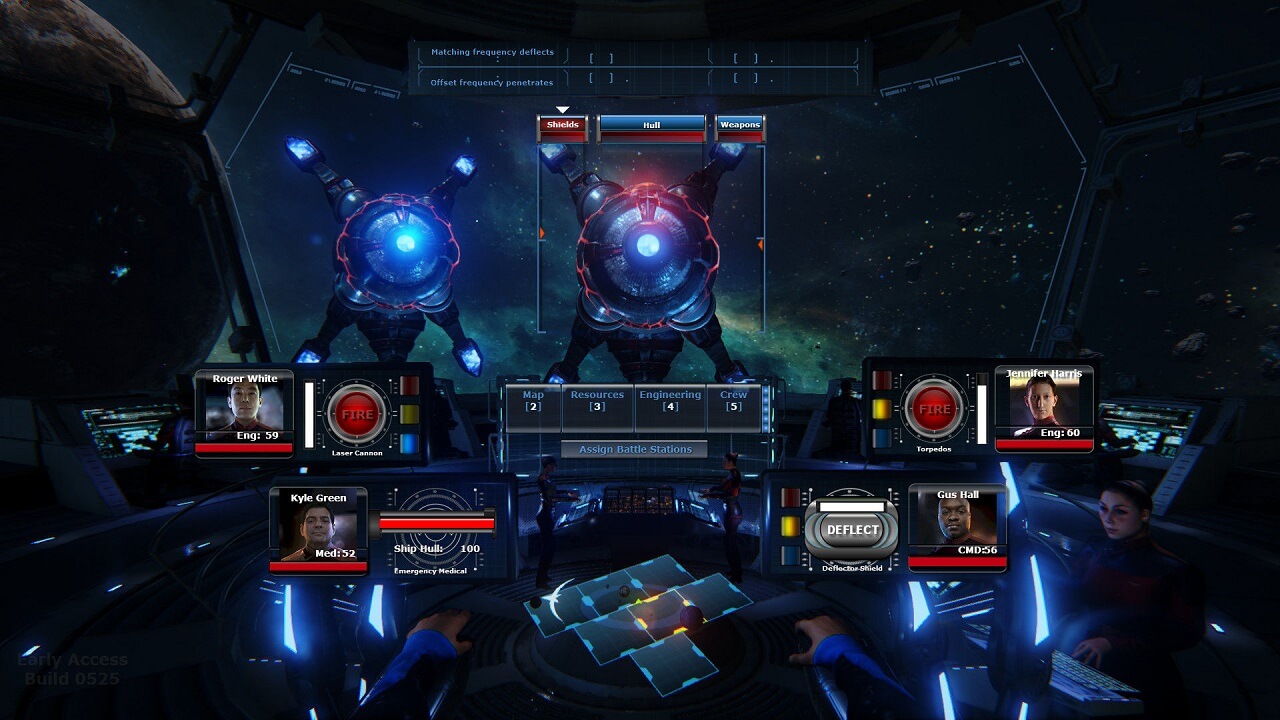The height and width of the screenshot is (720, 1280).
Task: Choose yellow frequency for Torpedos
Action: coord(881,409)
